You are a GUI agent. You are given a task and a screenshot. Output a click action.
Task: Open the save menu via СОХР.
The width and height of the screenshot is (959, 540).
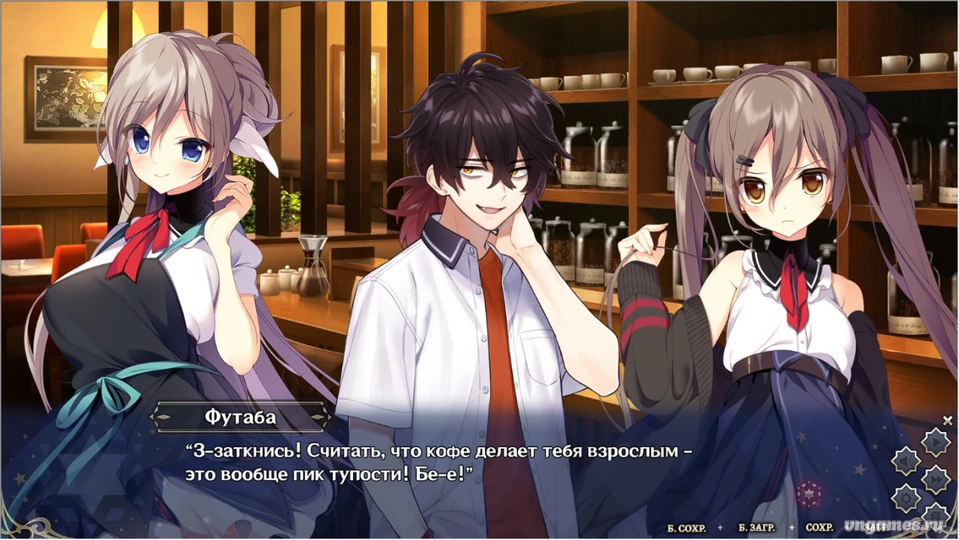819,526
